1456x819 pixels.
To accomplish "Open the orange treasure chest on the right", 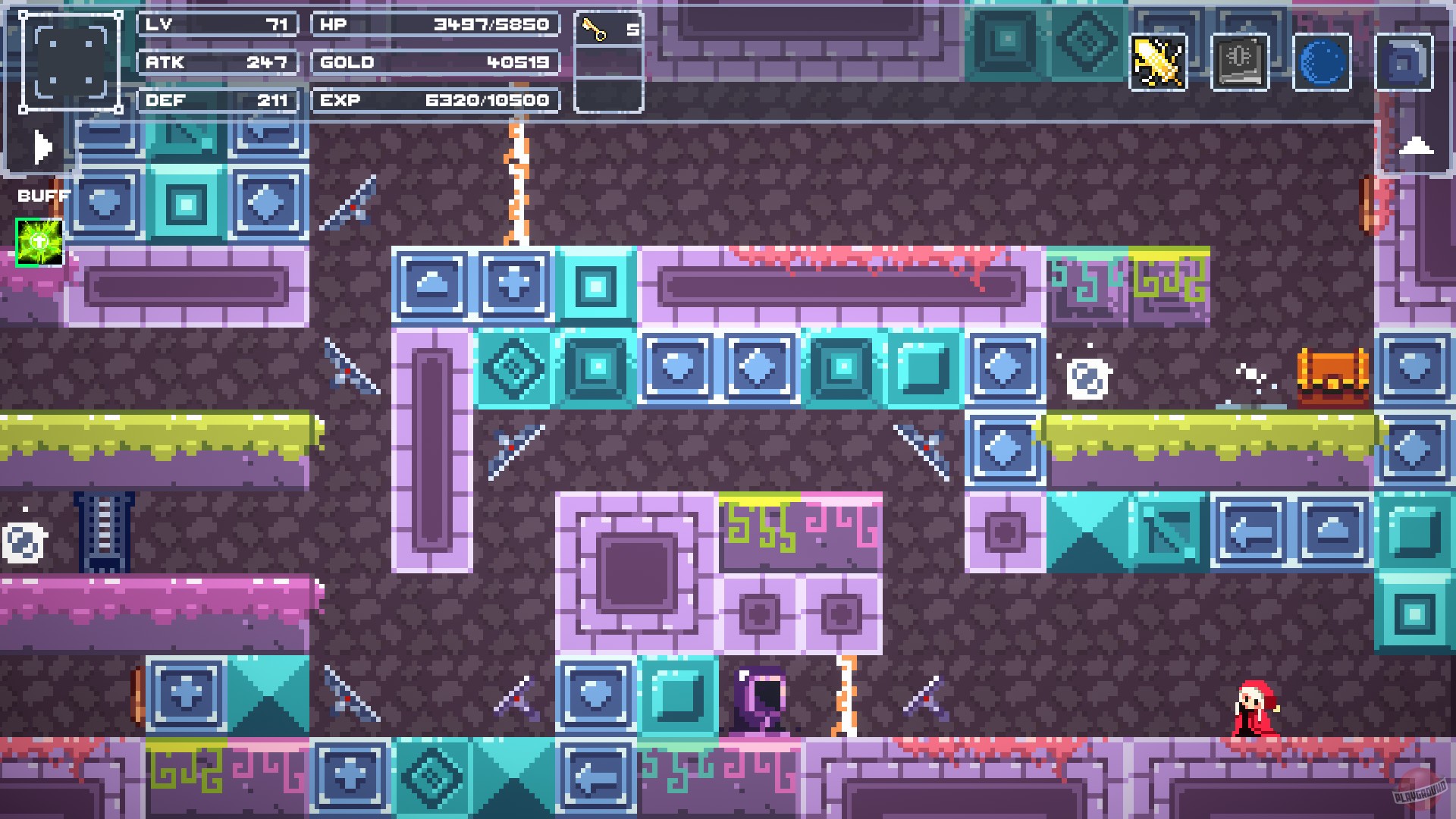I will 1332,380.
